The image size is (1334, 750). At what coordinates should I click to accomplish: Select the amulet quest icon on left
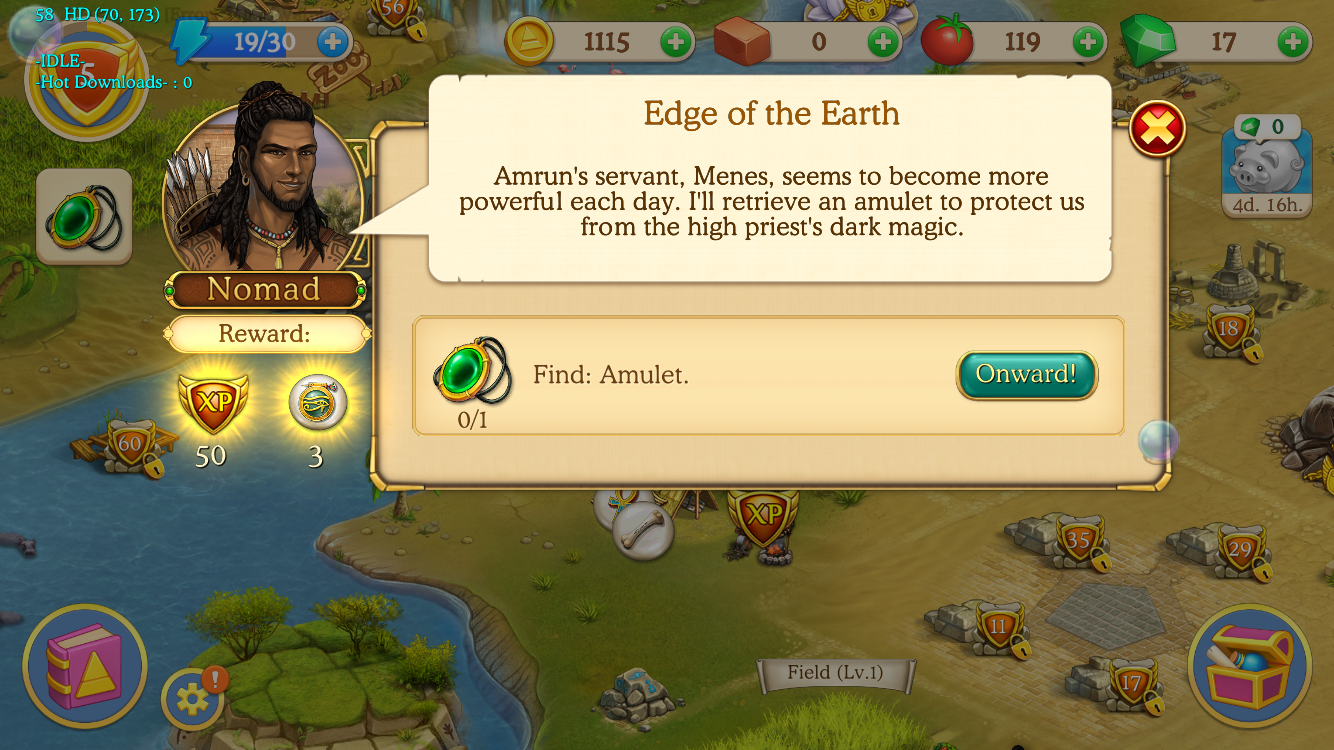(x=84, y=218)
